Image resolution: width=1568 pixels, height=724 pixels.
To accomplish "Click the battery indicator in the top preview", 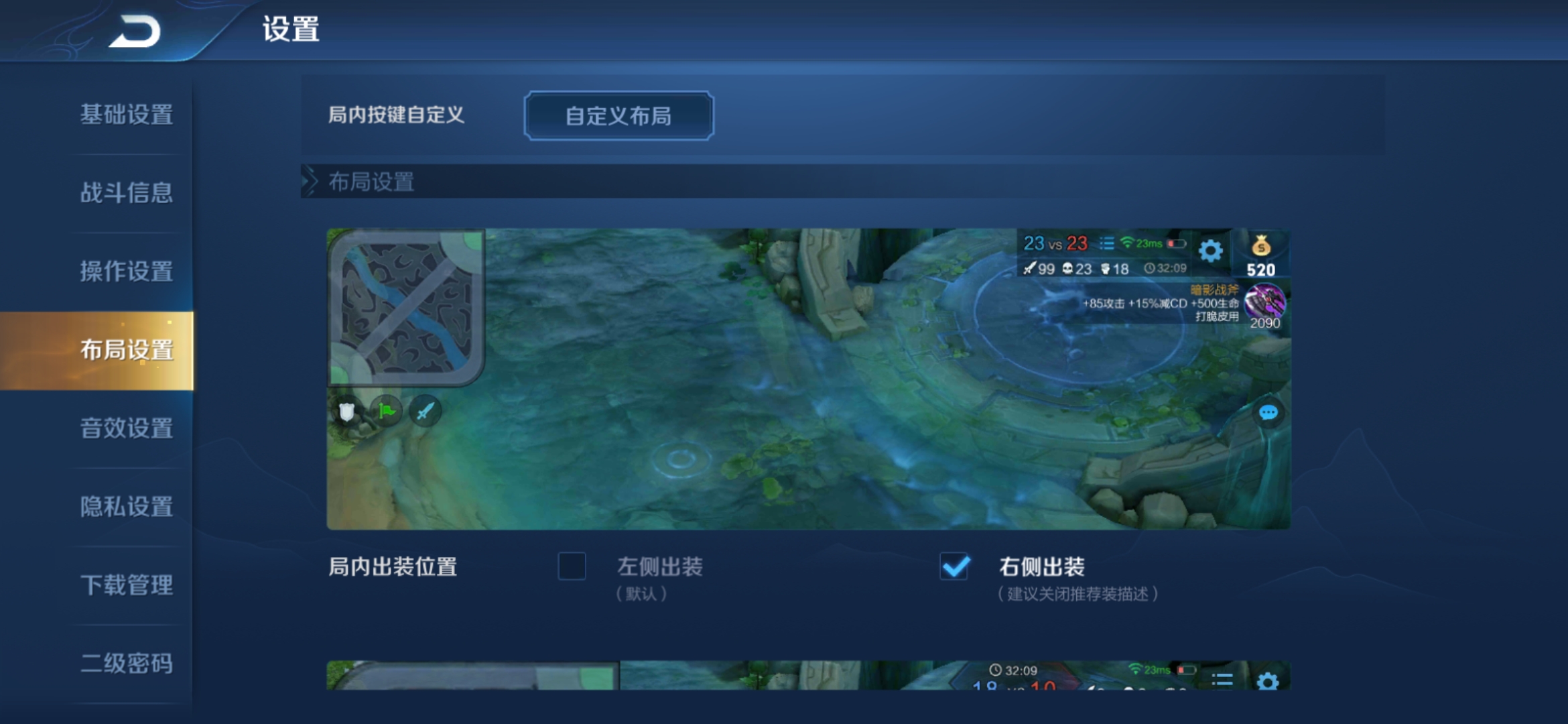I will coord(1177,244).
